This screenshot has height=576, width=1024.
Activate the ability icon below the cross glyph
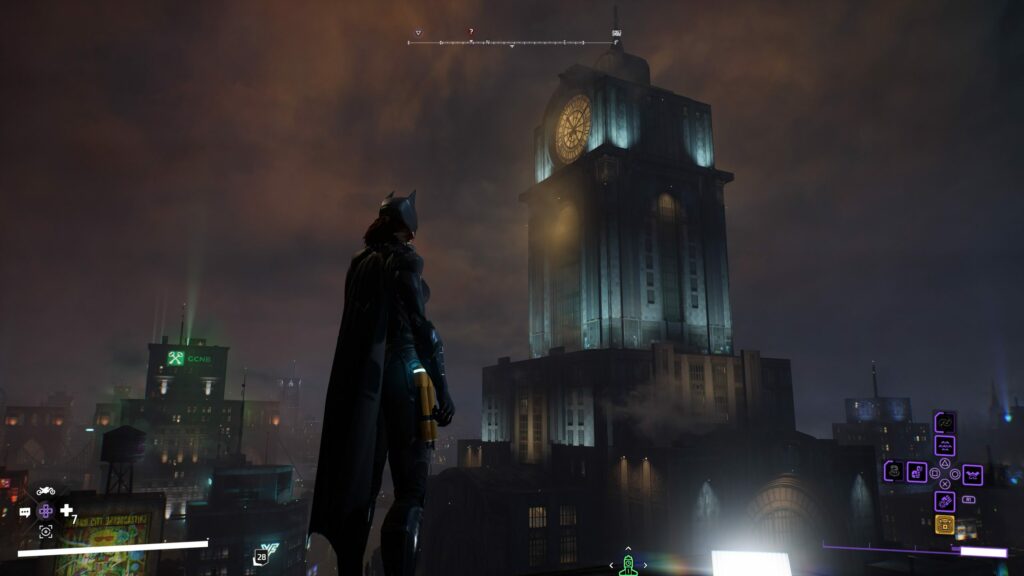[944, 501]
